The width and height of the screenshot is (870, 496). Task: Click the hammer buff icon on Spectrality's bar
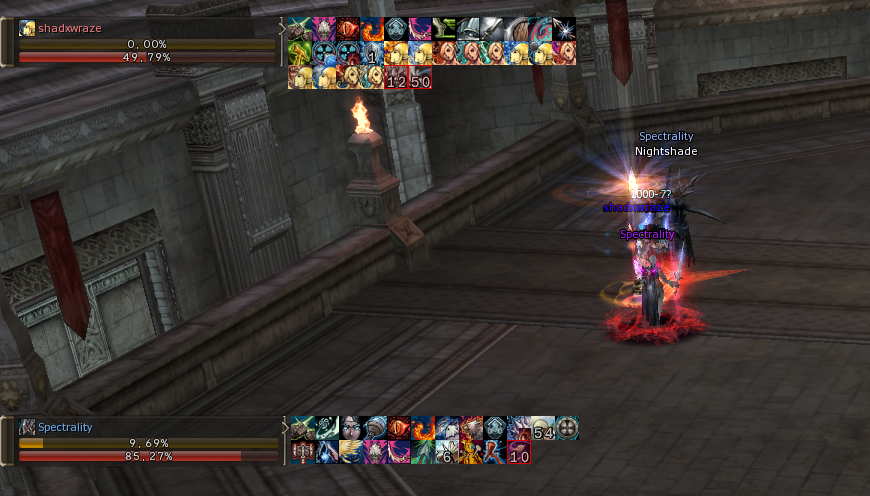pyautogui.click(x=302, y=453)
